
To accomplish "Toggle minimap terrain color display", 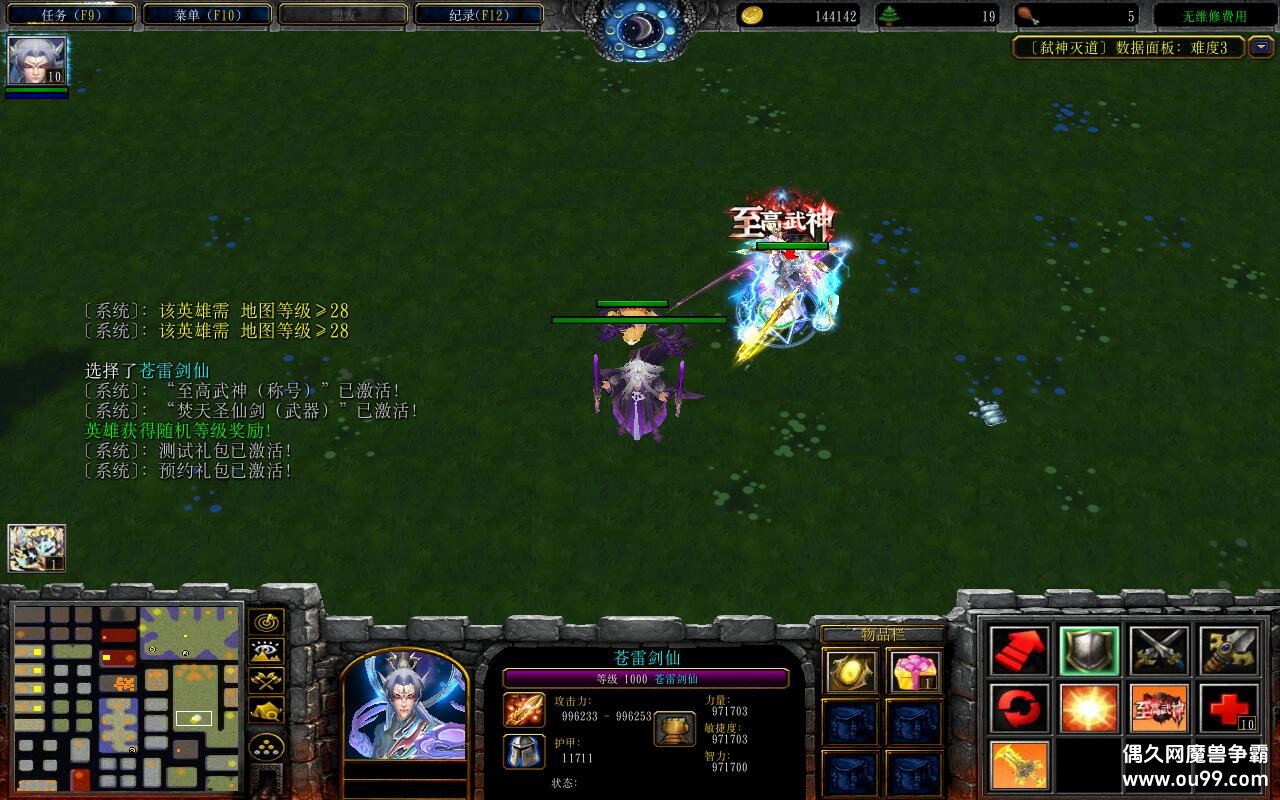I will tap(265, 713).
